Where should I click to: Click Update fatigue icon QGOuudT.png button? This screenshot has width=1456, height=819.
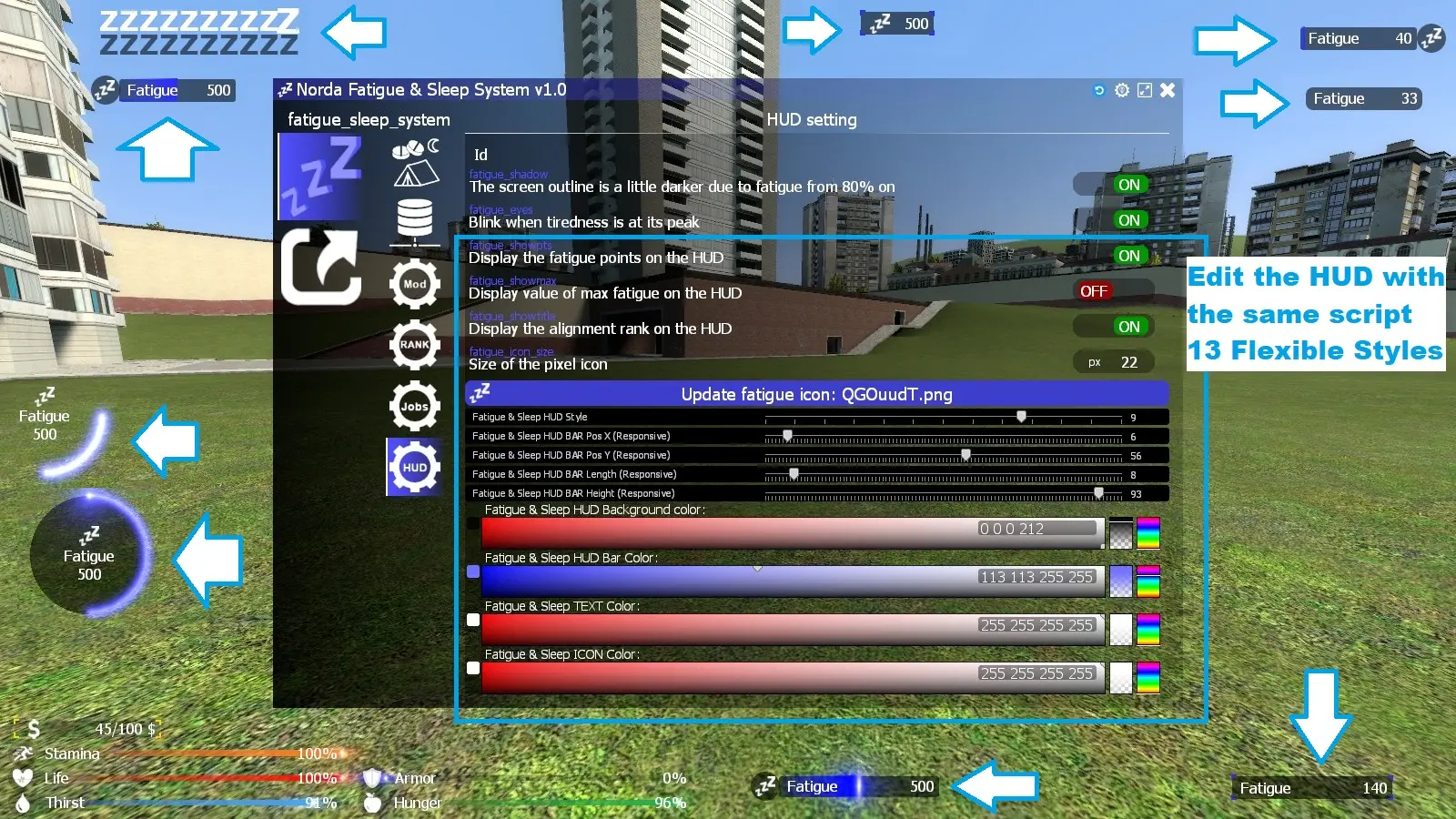(x=816, y=394)
